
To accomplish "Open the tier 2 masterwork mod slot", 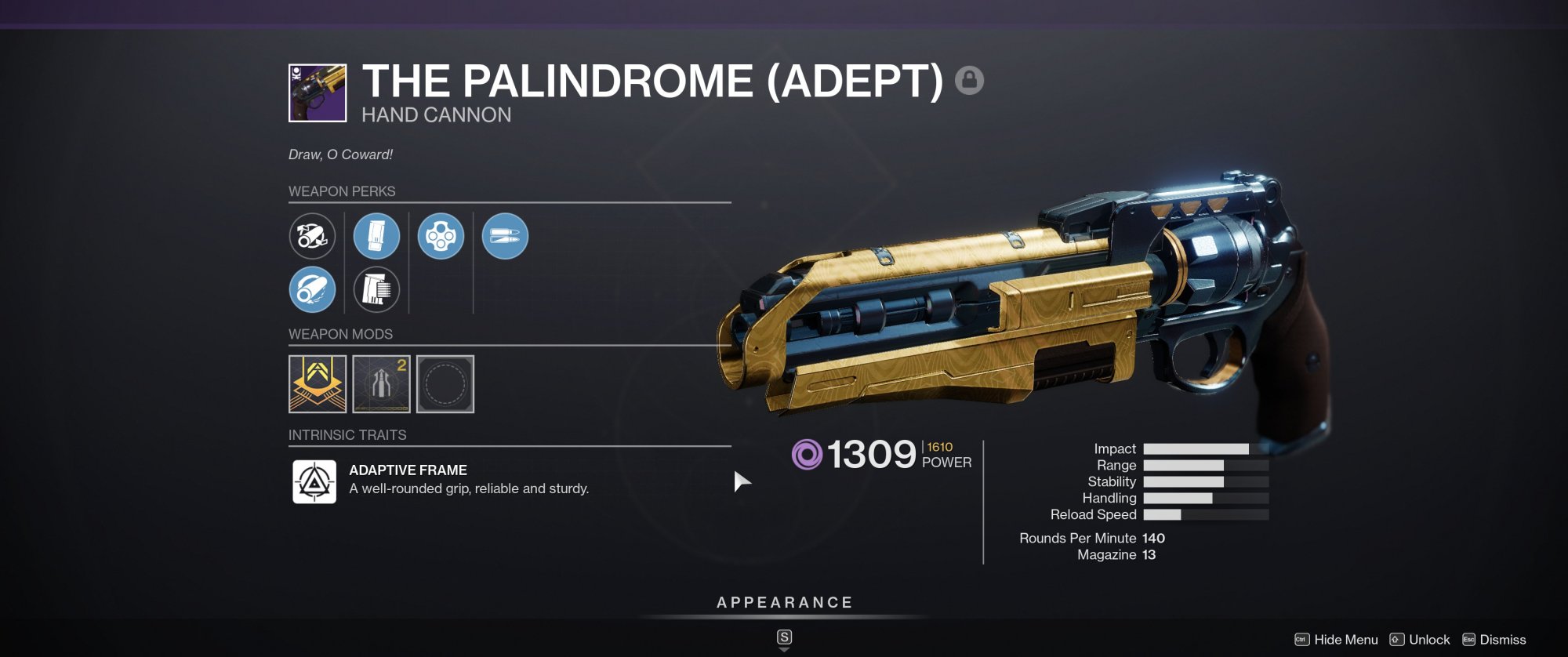I will point(382,383).
